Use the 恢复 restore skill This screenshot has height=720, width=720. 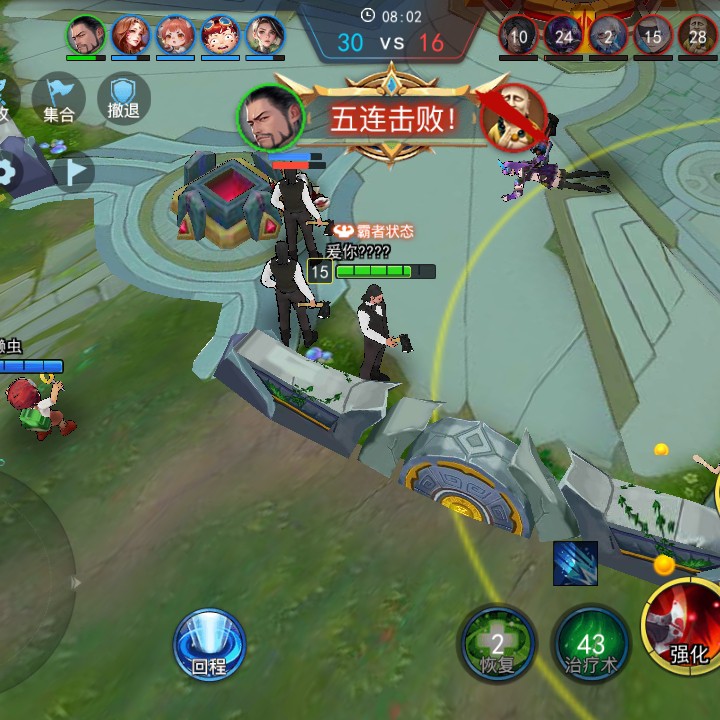pos(497,644)
